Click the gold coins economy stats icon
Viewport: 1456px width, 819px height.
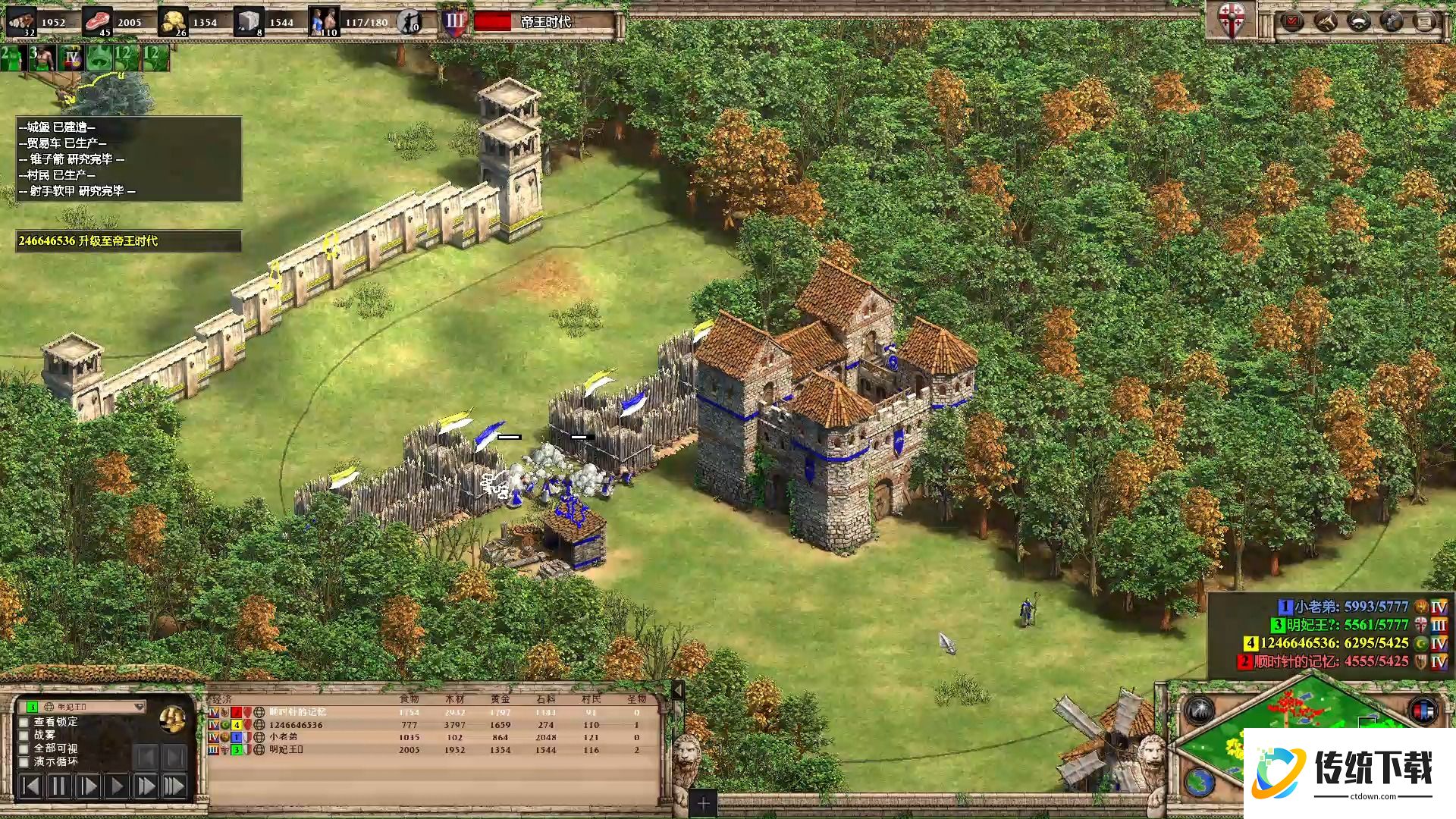click(173, 718)
